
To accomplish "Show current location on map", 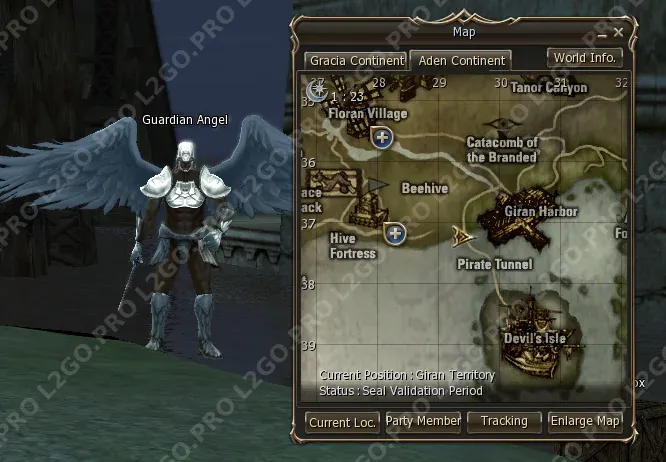I will [342, 422].
